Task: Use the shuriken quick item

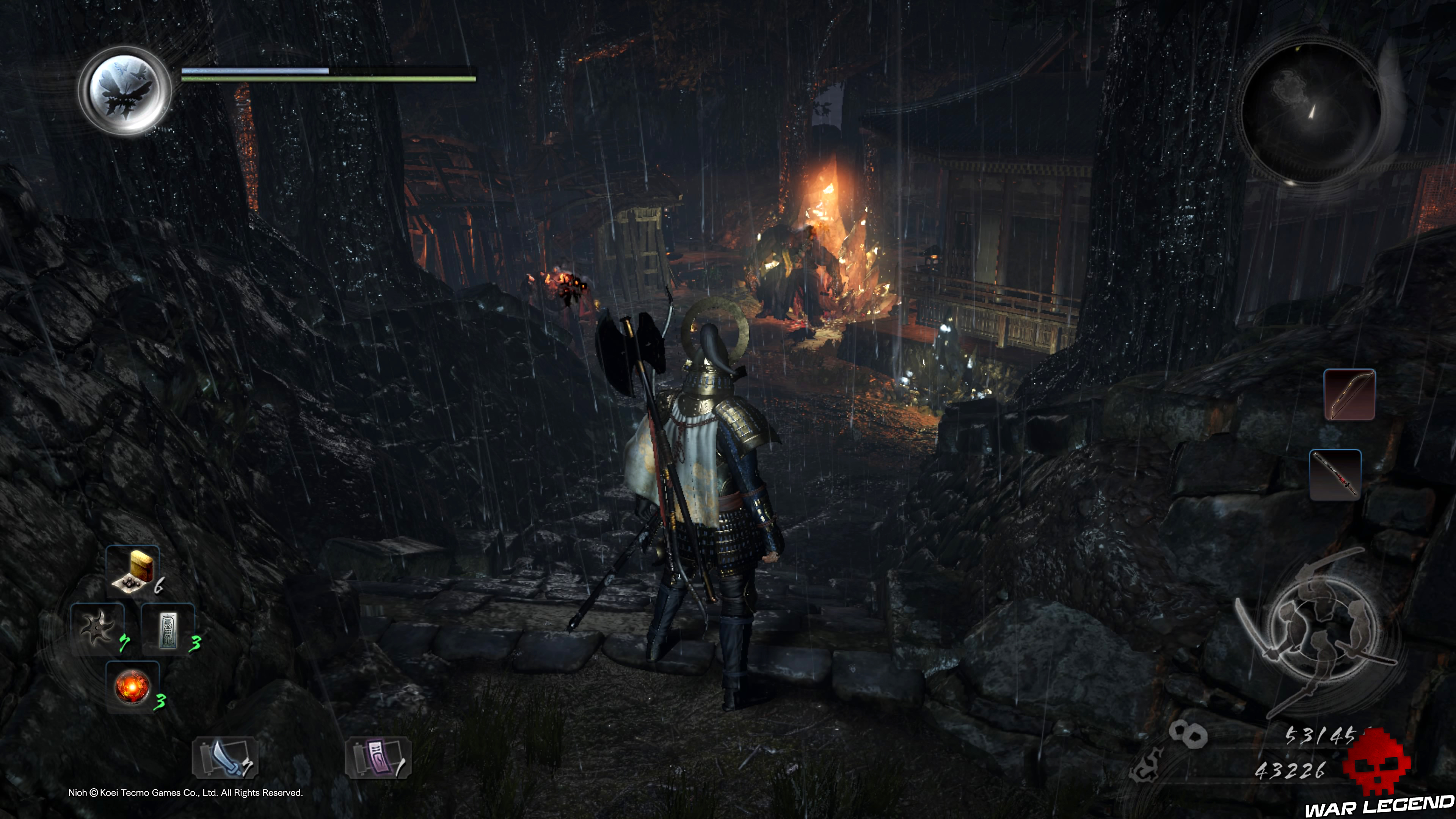Action: [x=97, y=629]
